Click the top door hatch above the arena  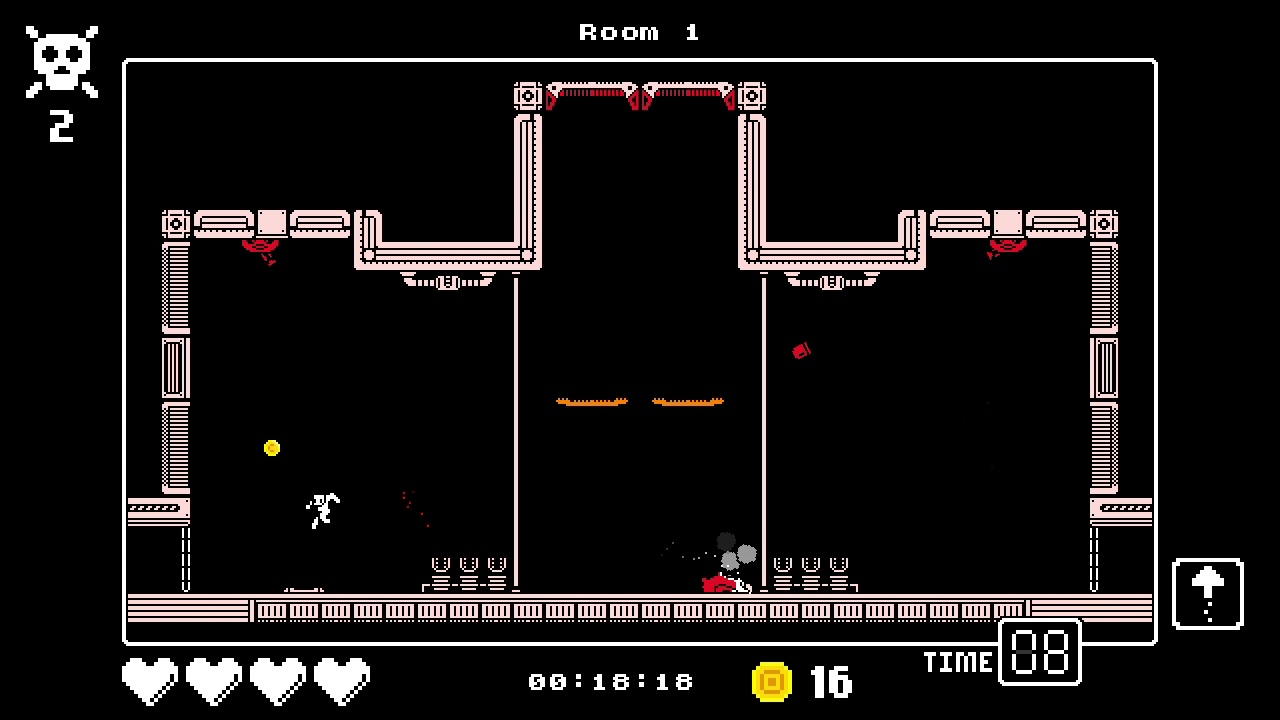(640, 93)
